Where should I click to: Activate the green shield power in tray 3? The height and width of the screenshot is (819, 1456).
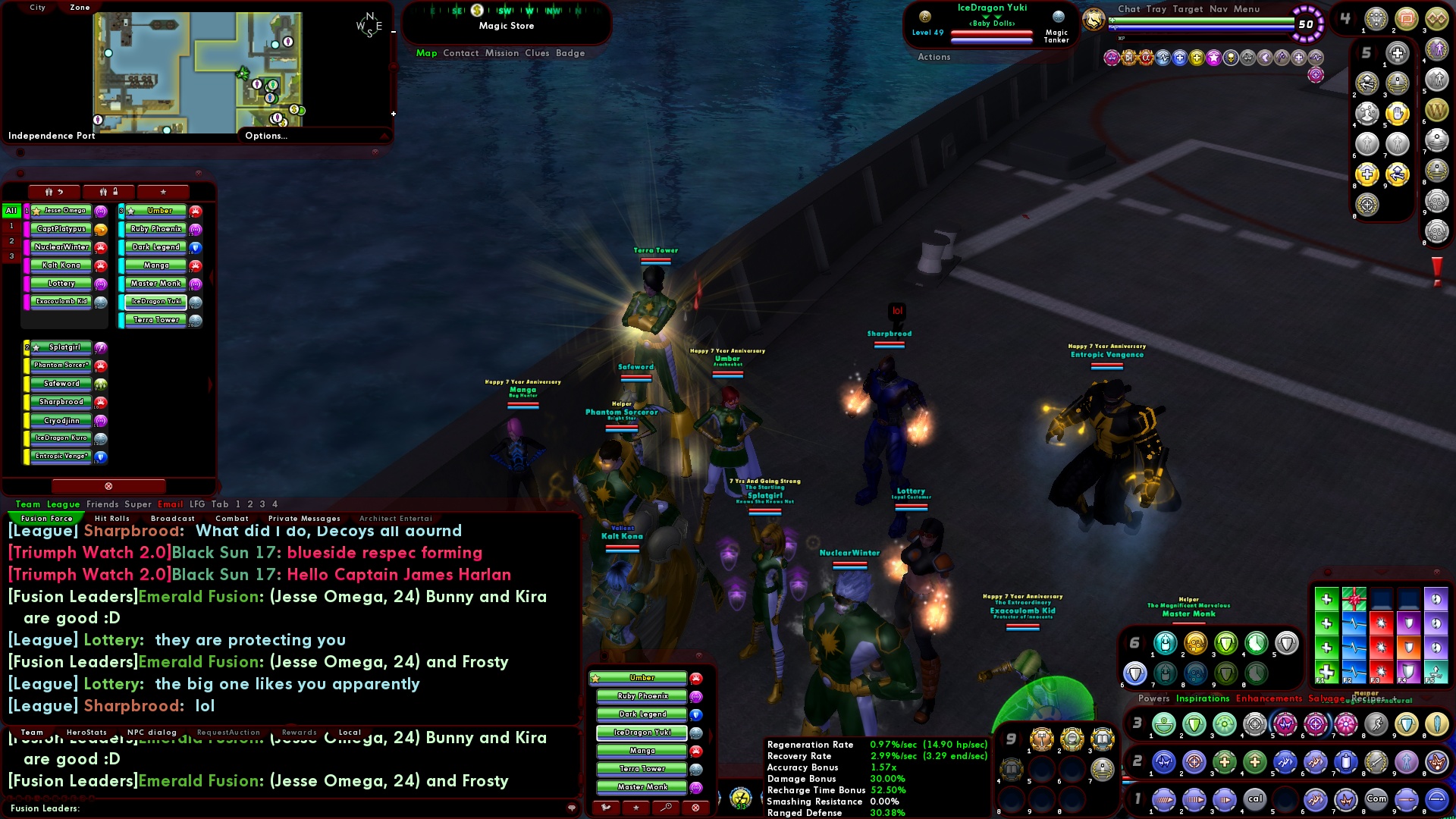(x=1192, y=723)
